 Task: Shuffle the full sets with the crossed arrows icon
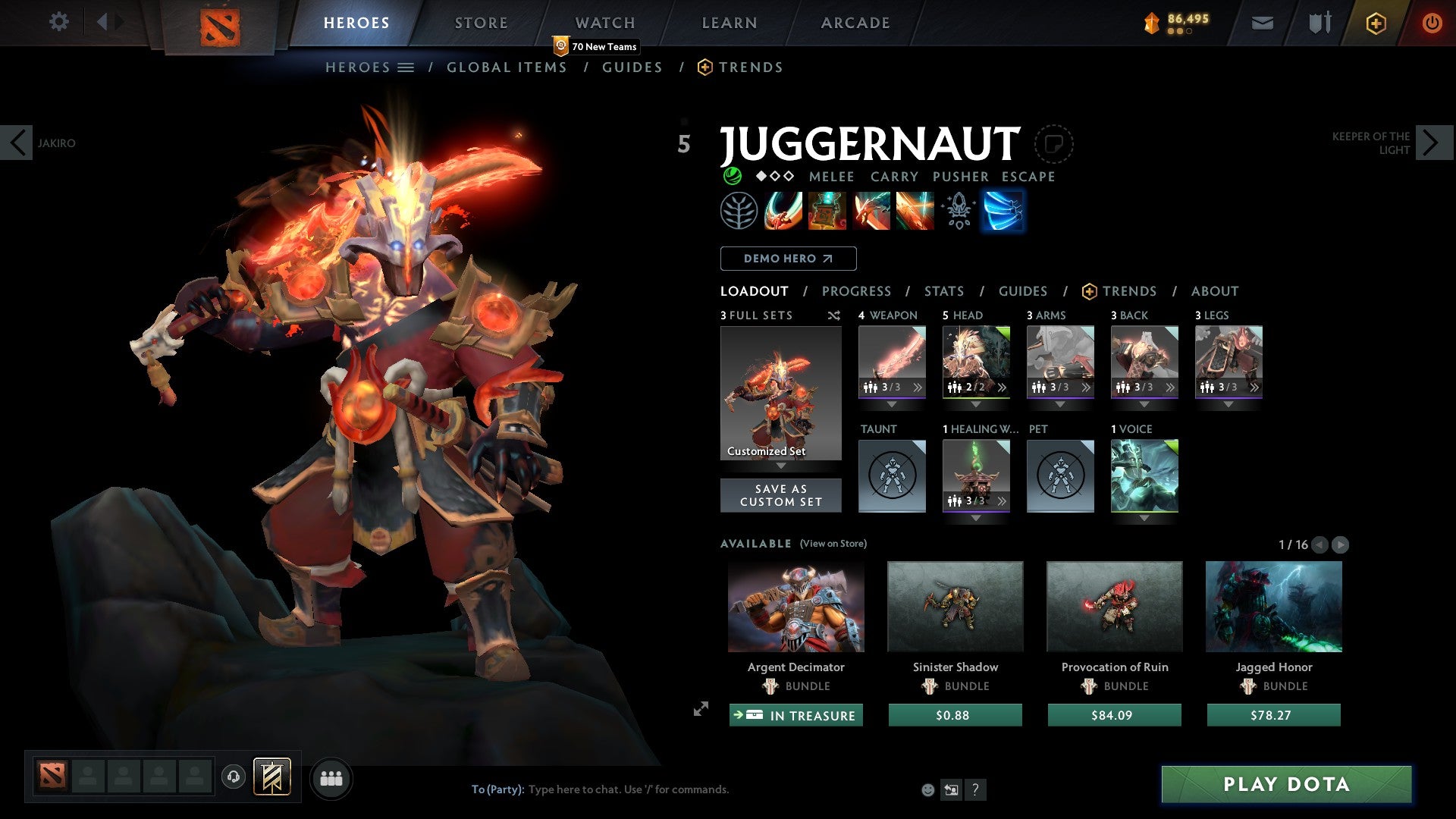tap(834, 315)
